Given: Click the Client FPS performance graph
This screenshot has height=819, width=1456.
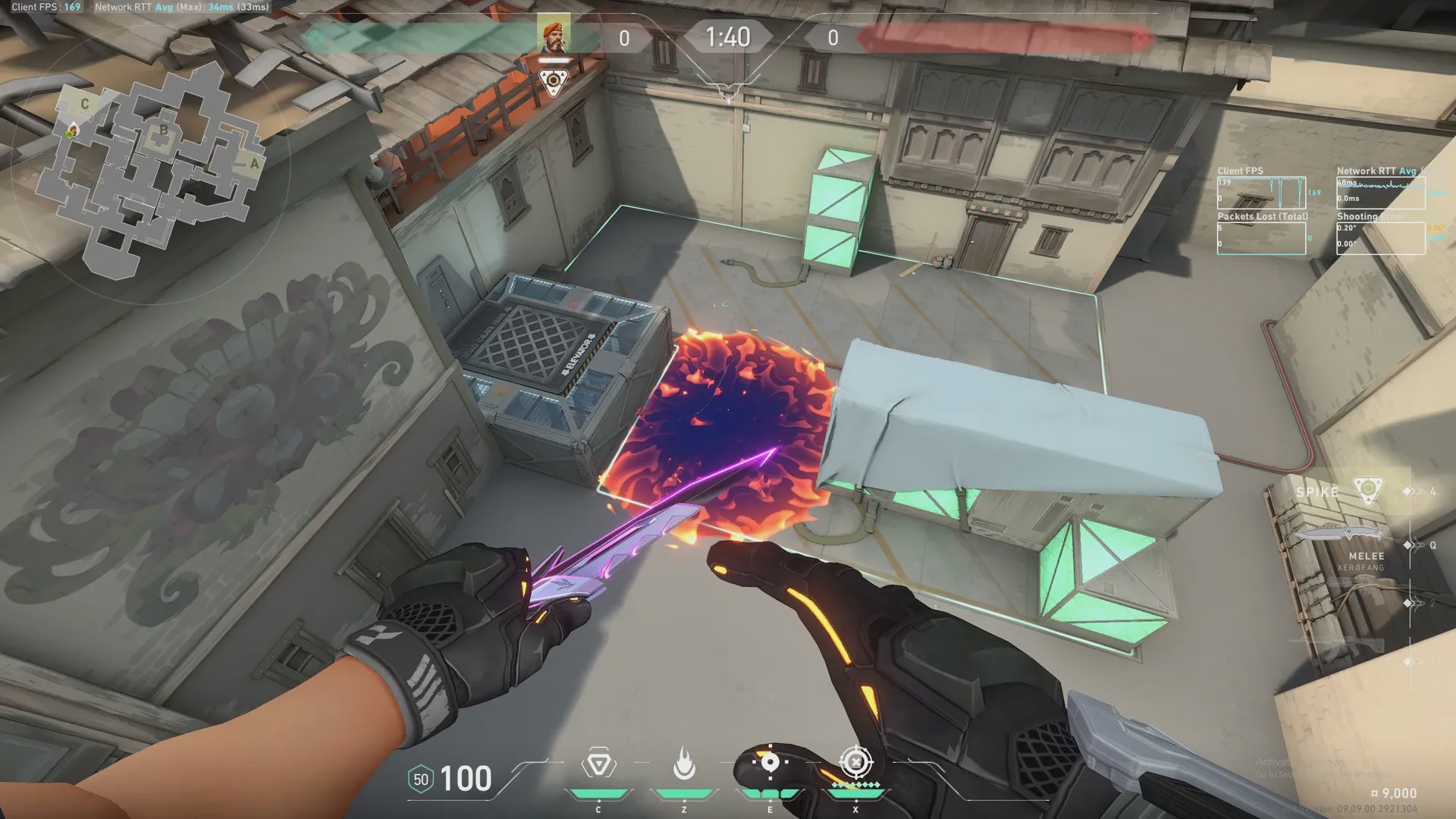Looking at the screenshot, I should pos(1261,193).
